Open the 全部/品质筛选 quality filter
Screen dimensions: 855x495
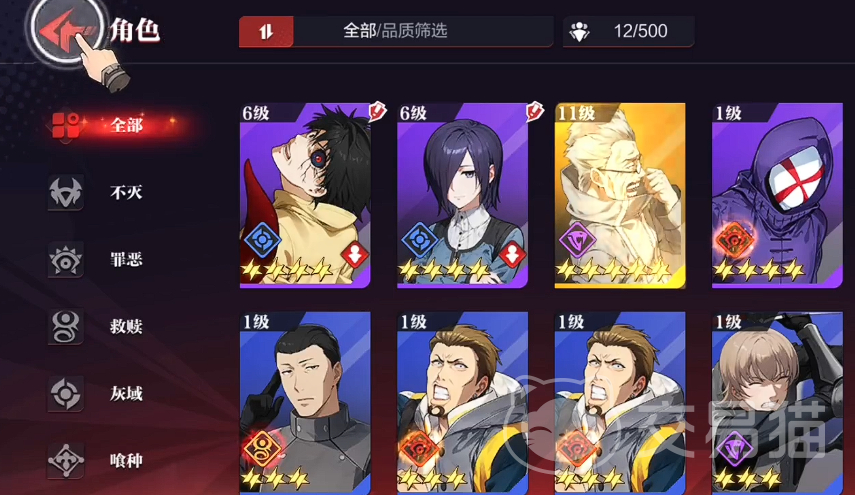point(395,31)
